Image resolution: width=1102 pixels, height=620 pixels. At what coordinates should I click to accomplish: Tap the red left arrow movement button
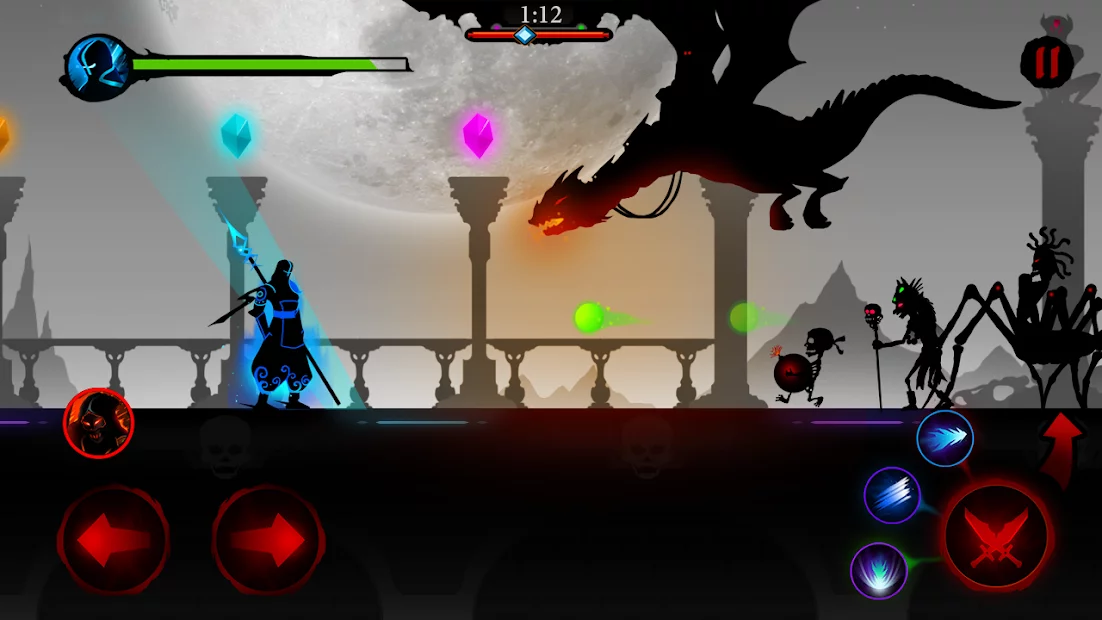point(113,537)
